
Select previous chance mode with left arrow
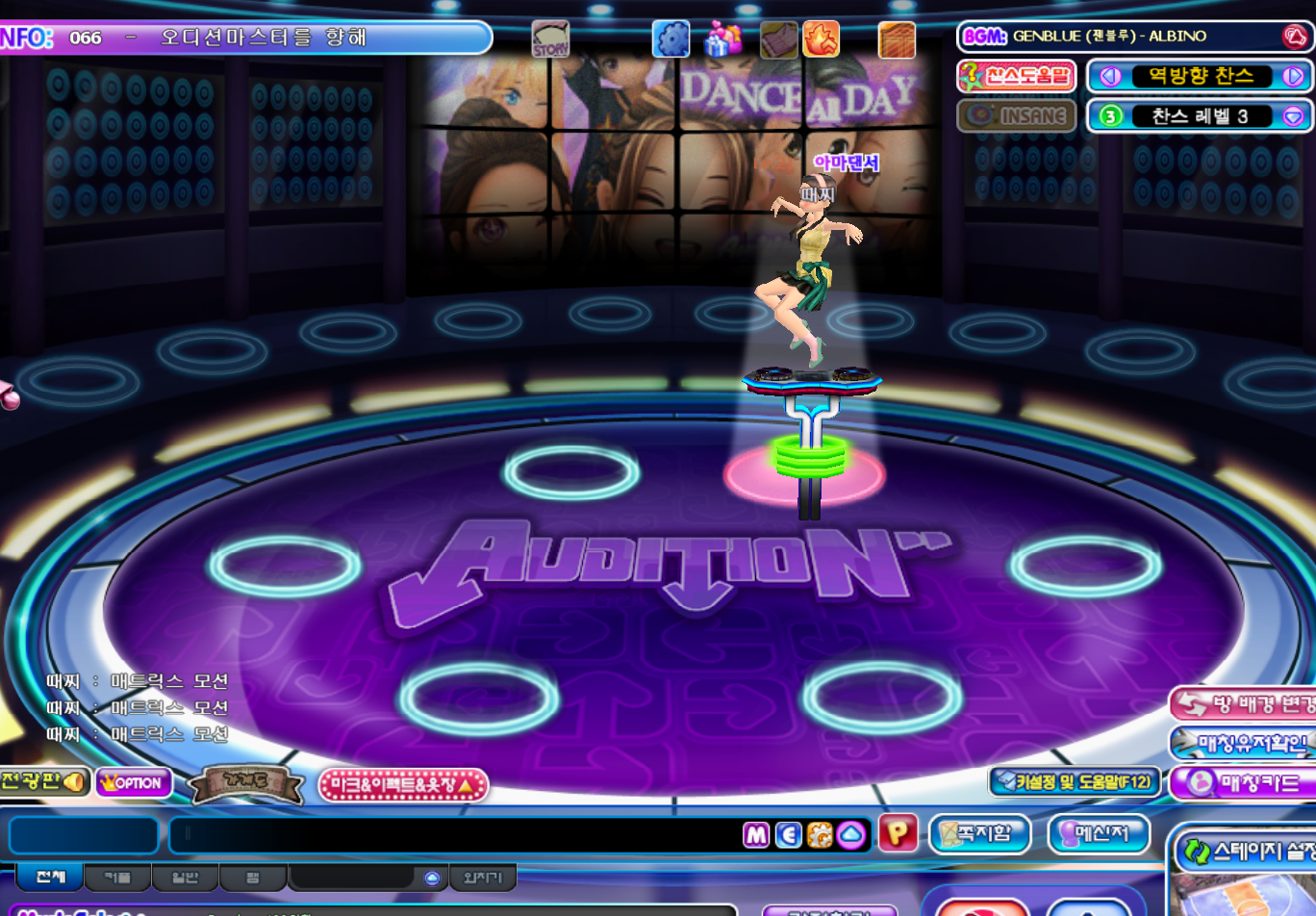point(1110,76)
